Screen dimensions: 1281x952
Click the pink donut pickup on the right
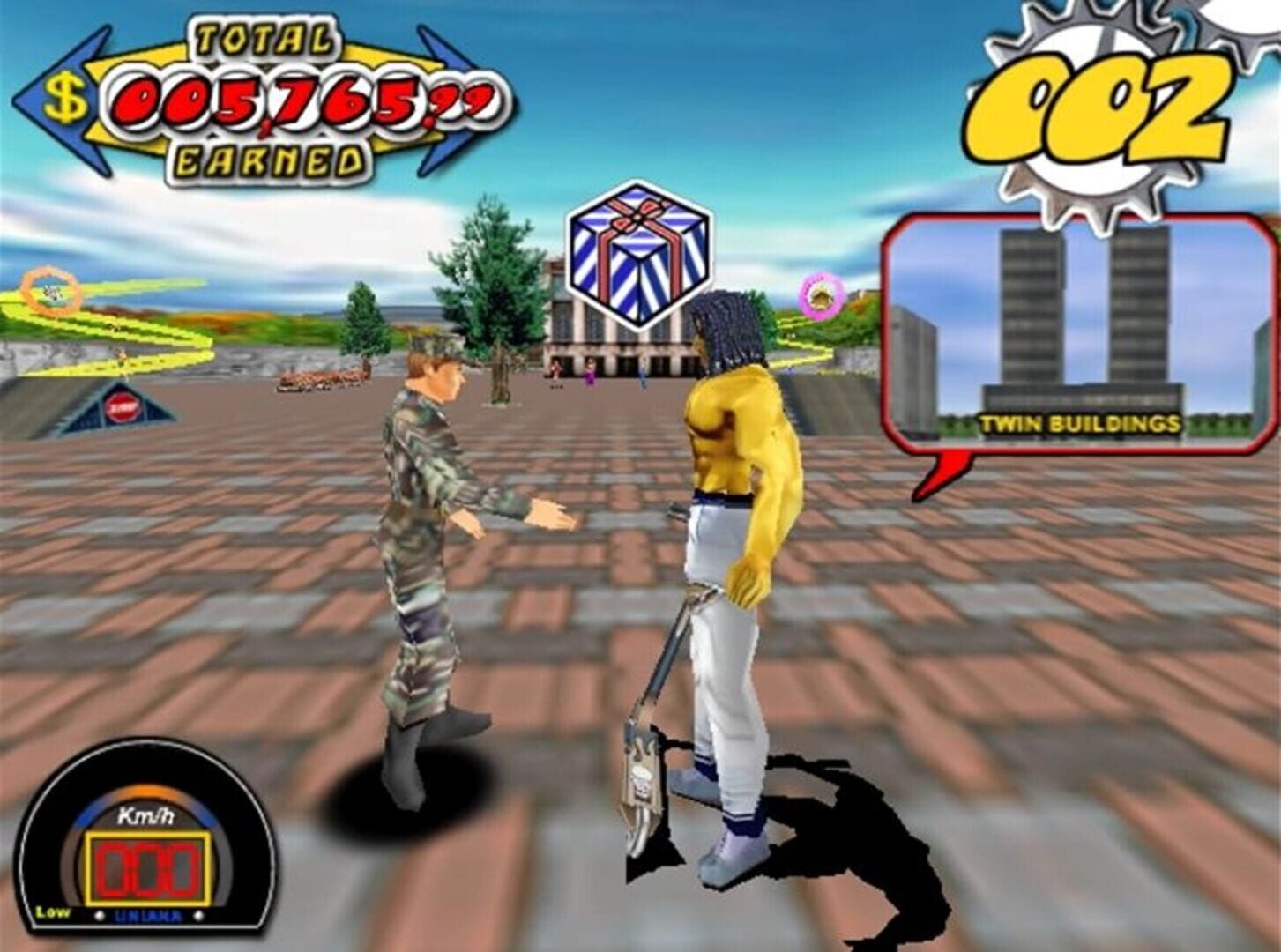pos(820,295)
